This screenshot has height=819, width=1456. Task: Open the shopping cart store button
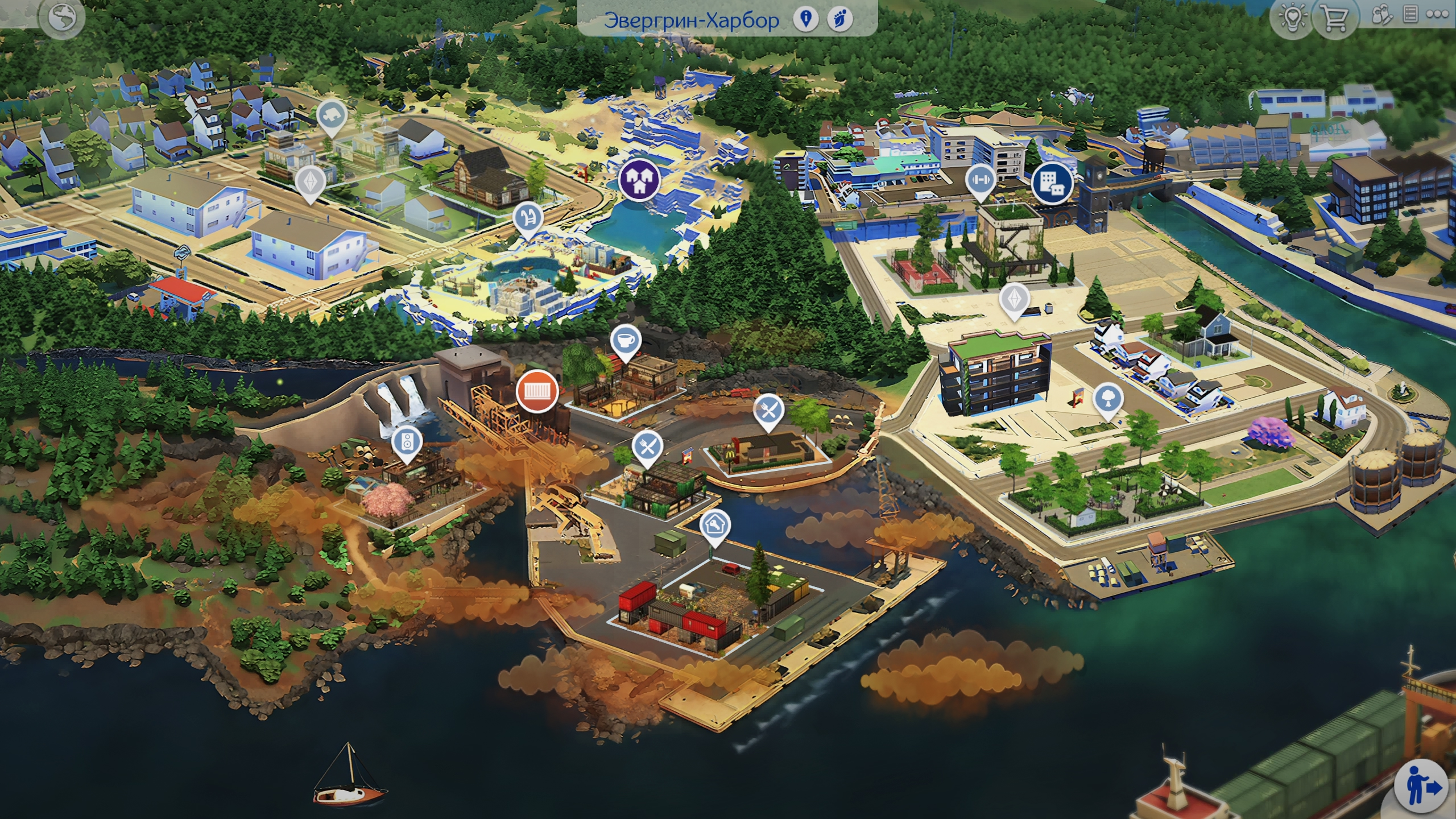click(x=1334, y=19)
